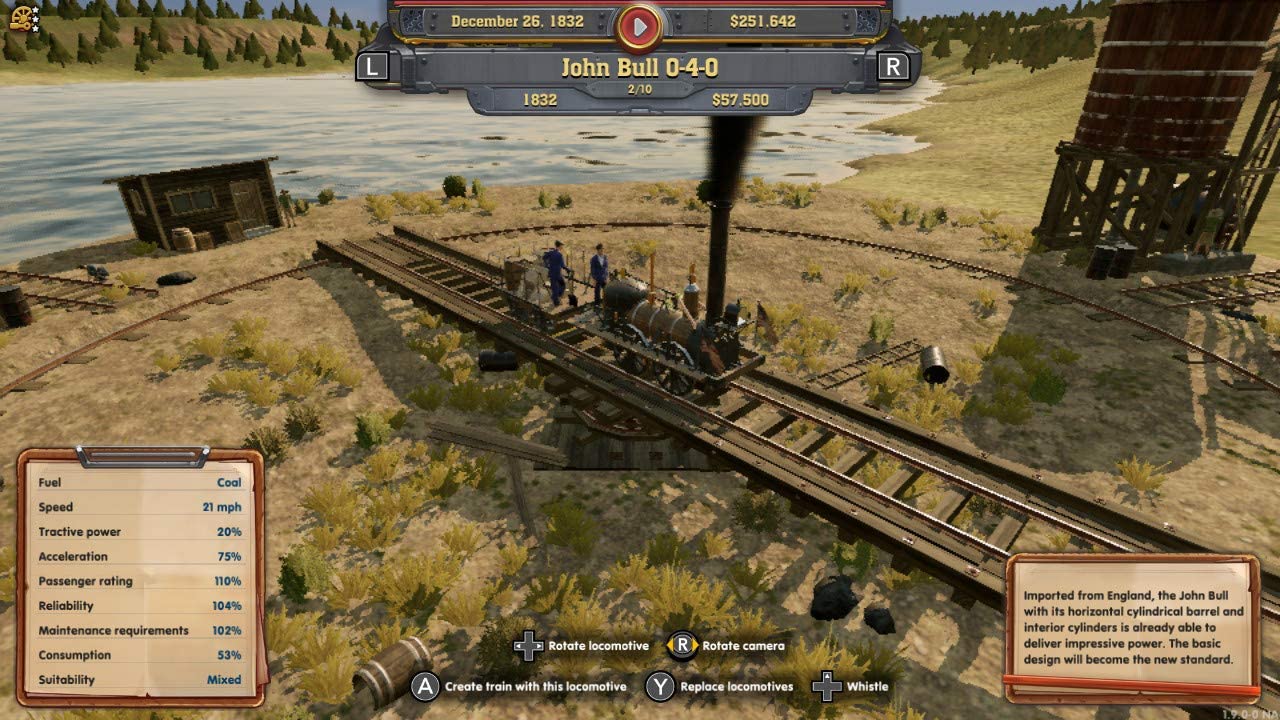Image resolution: width=1280 pixels, height=720 pixels.
Task: Toggle the bottom star indicator
Action: (36, 29)
